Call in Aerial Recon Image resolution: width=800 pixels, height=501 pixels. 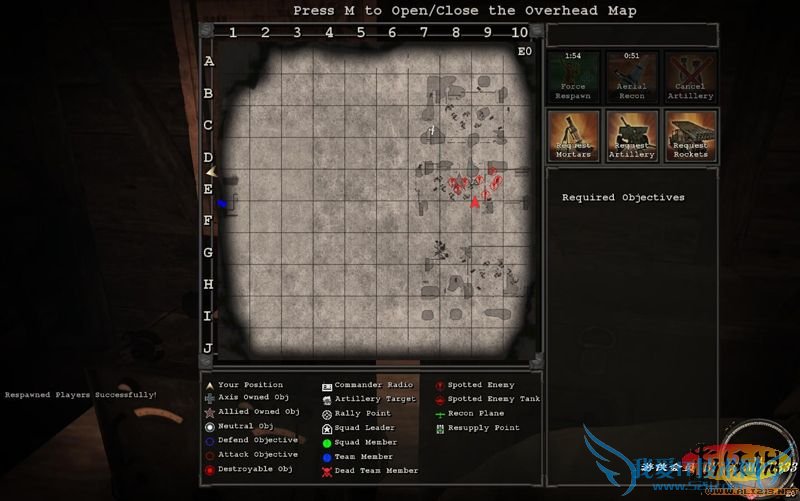point(632,77)
